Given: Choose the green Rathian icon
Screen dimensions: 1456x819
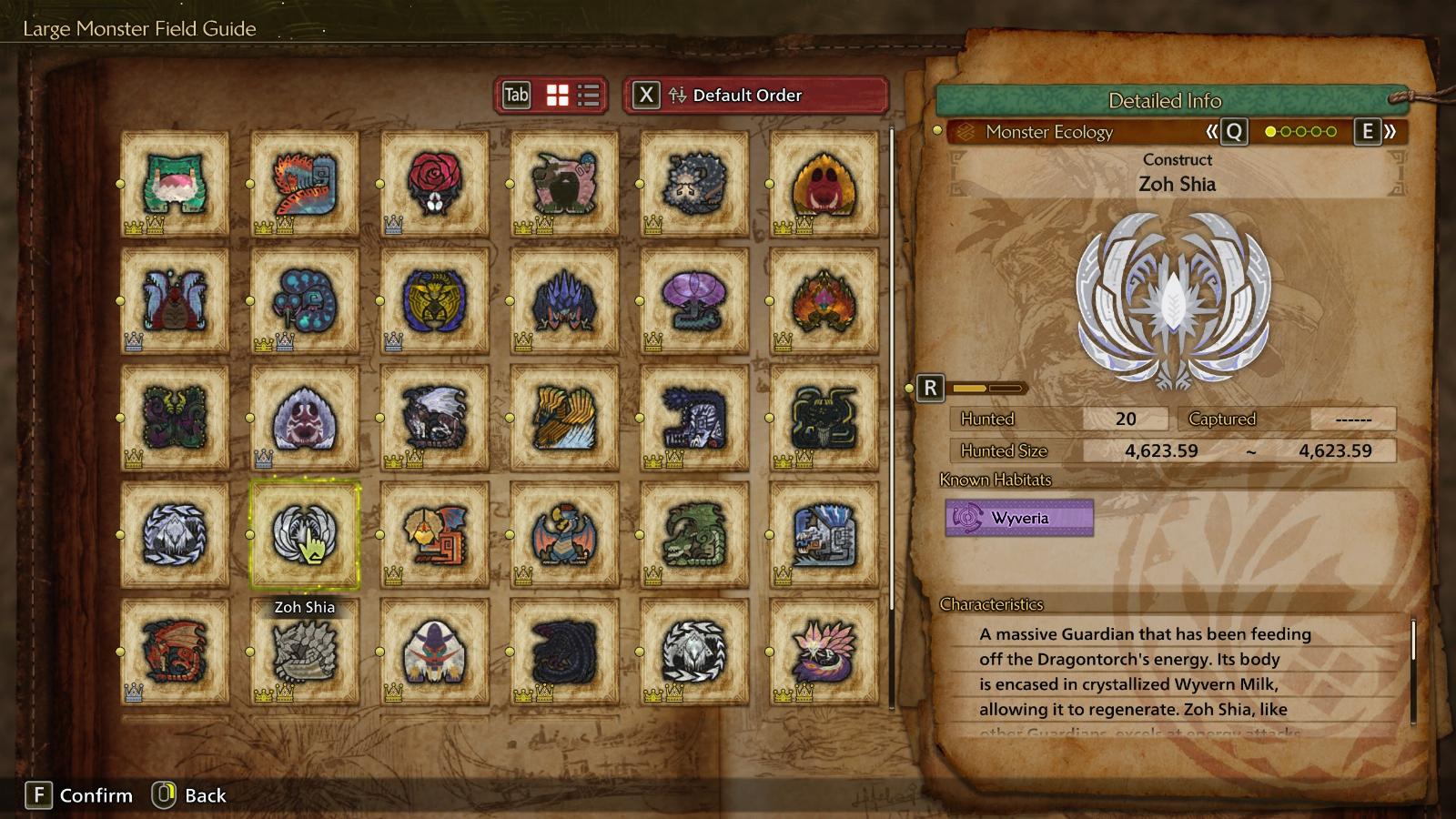Looking at the screenshot, I should tap(694, 534).
